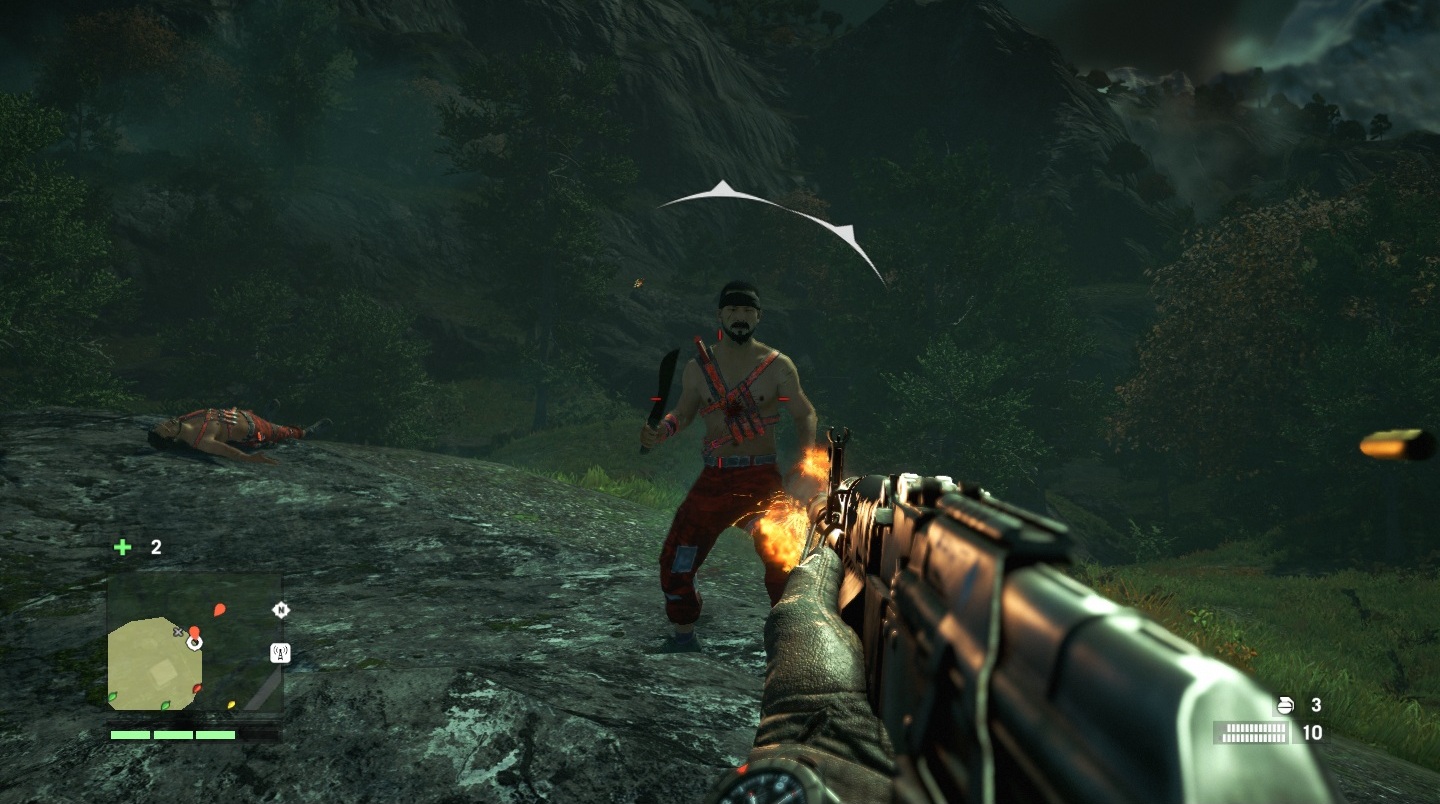Select the radio tower icon on minimap
This screenshot has width=1440, height=804.
pos(280,653)
